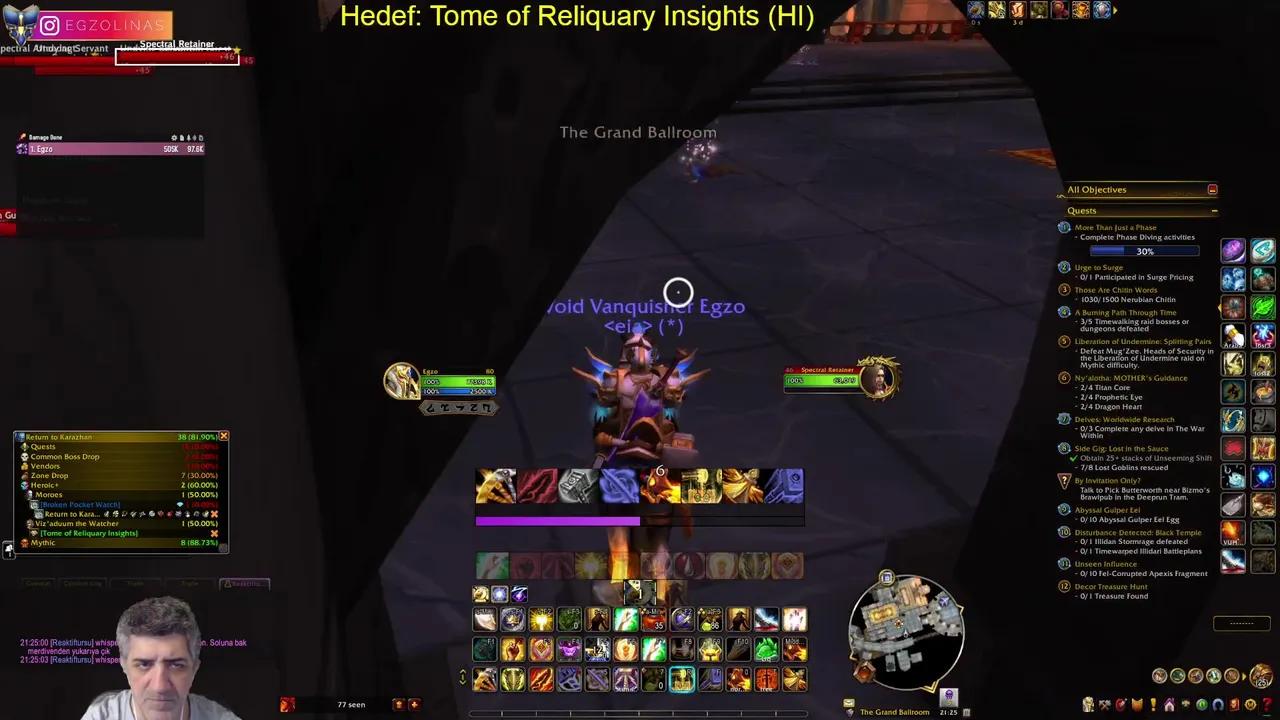This screenshot has height=720, width=1280.
Task: Click the mail envelope icon beside the minimap
Action: 848,703
